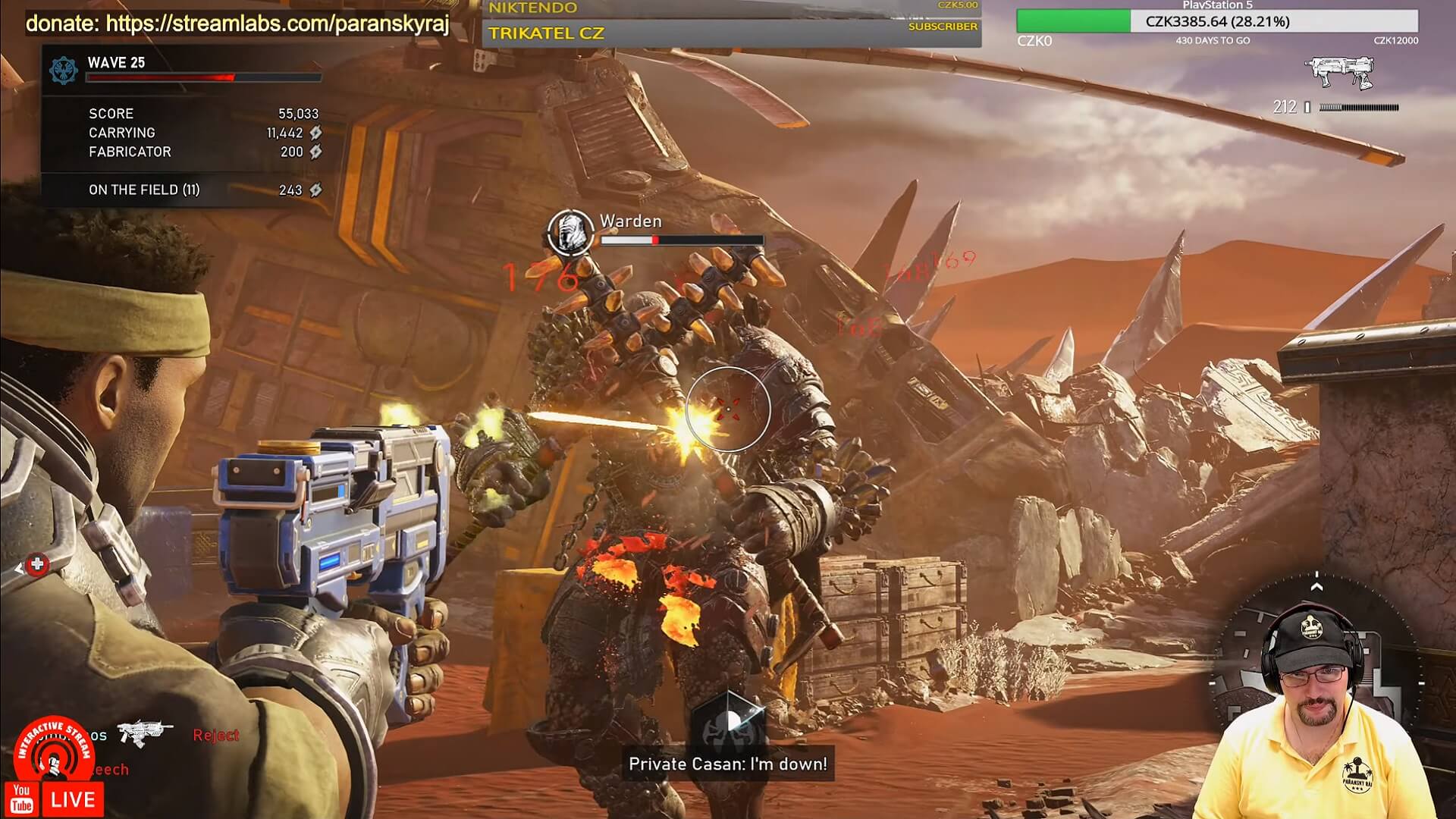Click the YouTube LIVE badge
The height and width of the screenshot is (819, 1456).
[x=57, y=799]
